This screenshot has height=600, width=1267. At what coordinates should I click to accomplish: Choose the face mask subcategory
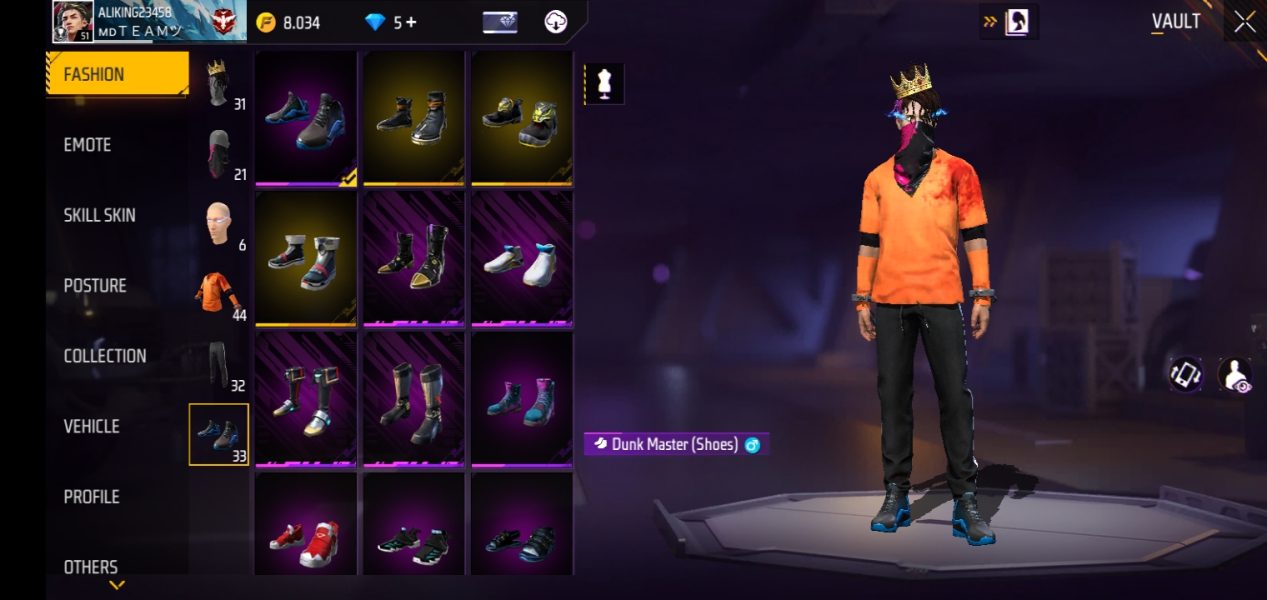point(219,155)
